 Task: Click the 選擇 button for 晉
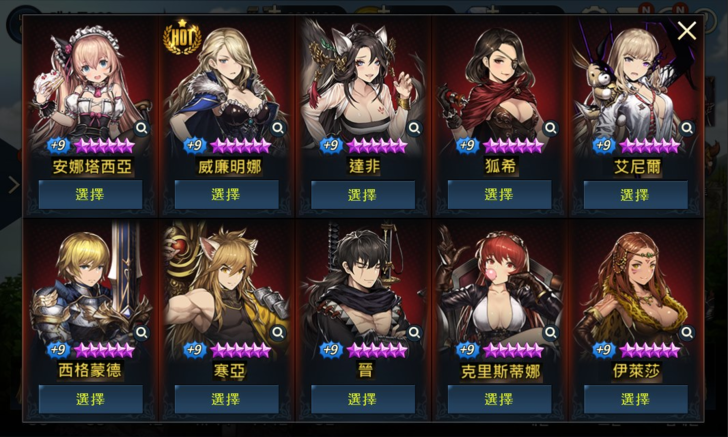362,399
